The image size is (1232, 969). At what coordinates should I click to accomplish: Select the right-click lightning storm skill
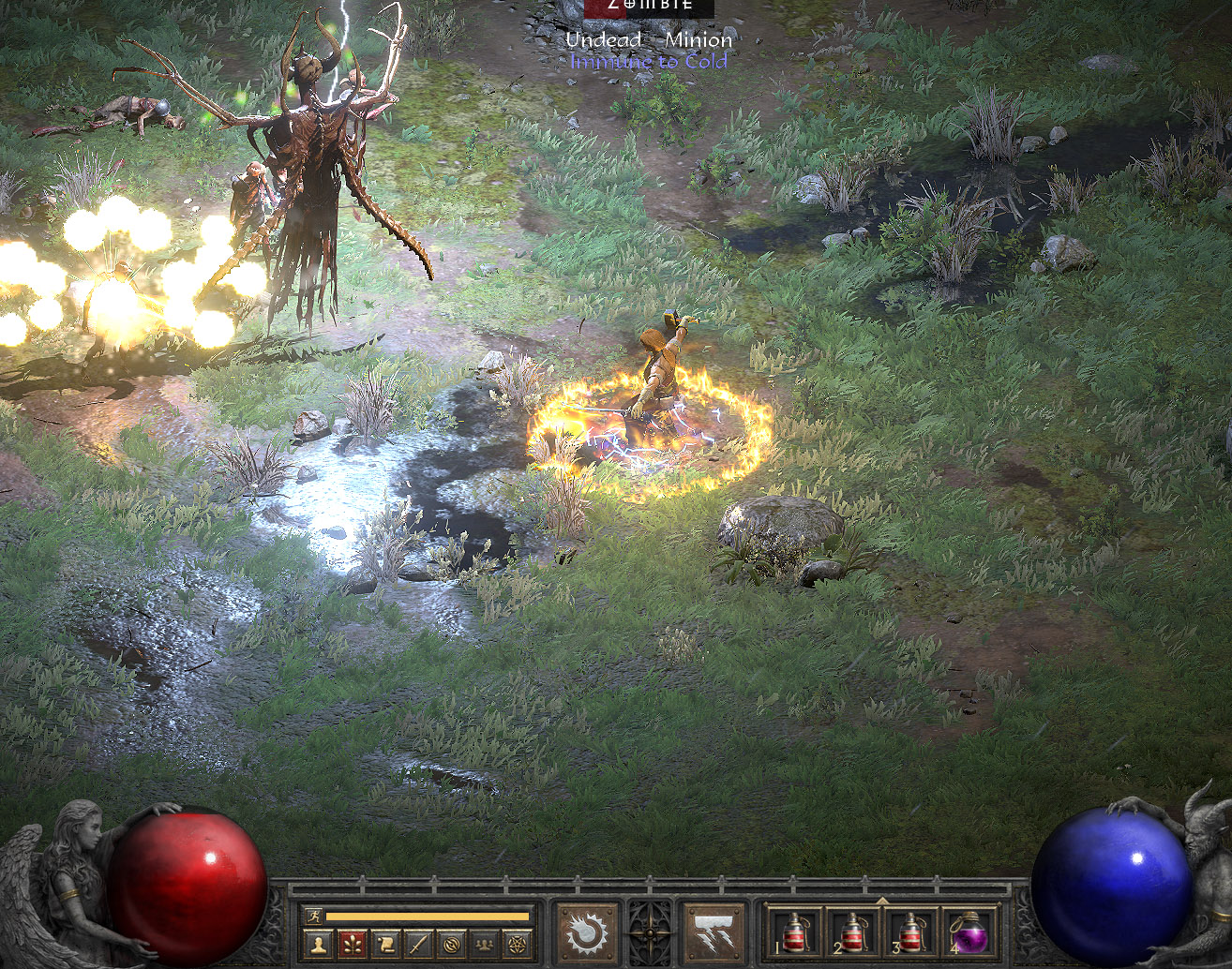(x=714, y=933)
